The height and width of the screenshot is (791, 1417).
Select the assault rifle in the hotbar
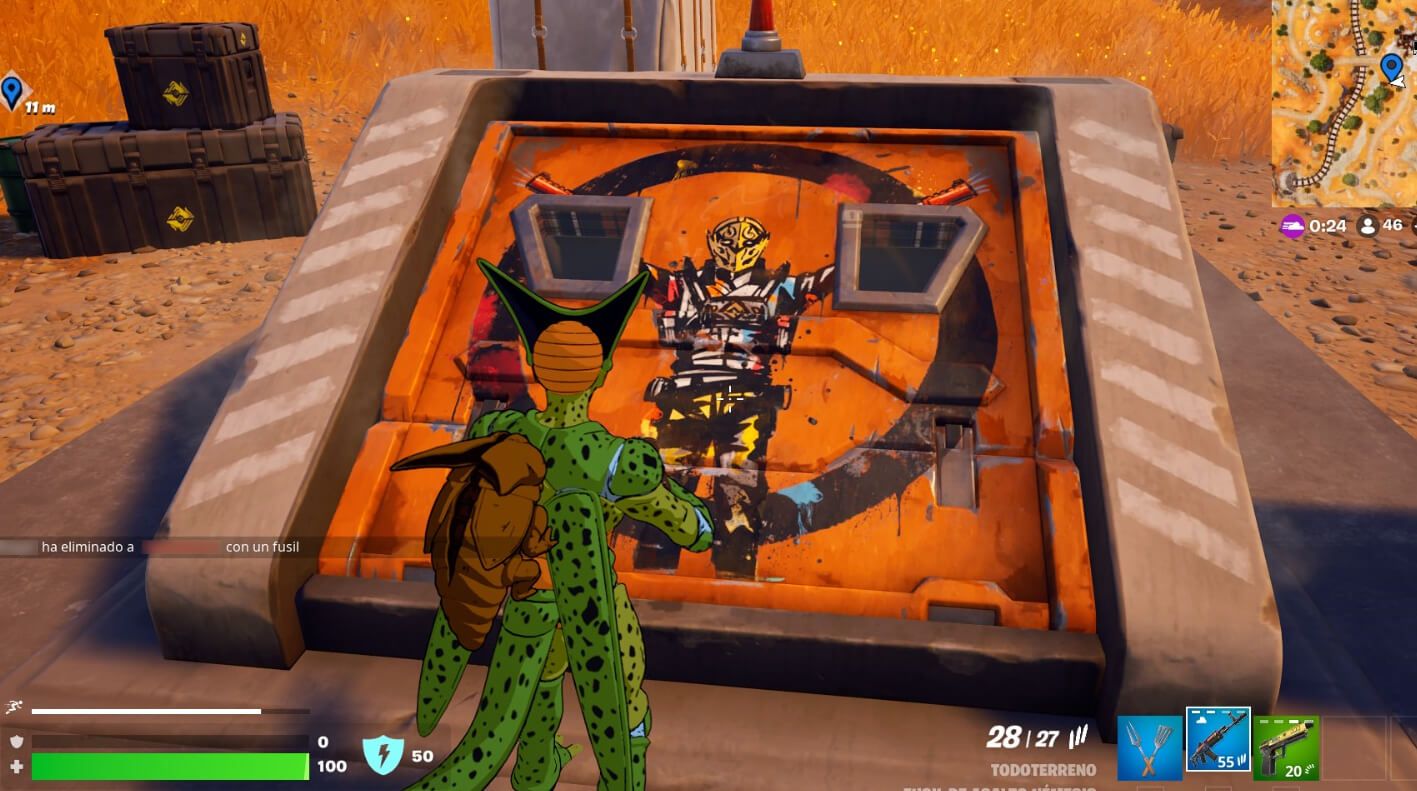1219,742
